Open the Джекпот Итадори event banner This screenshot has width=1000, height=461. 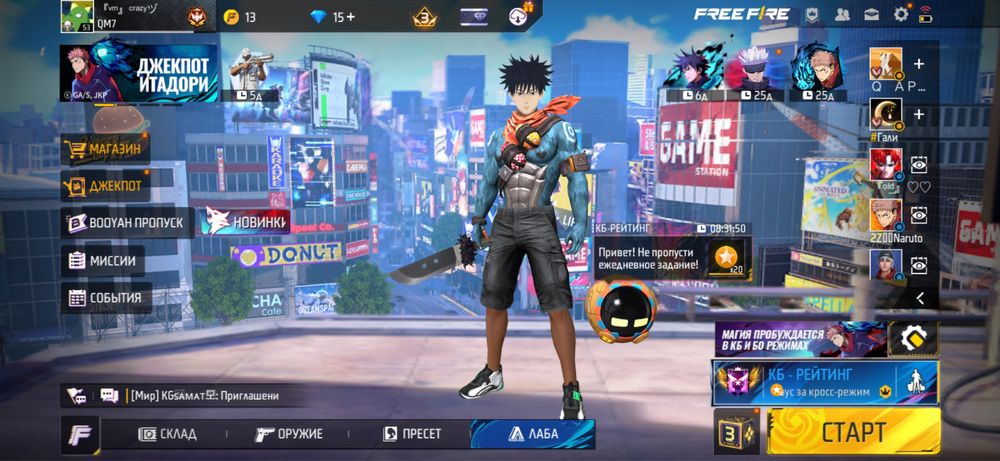click(139, 73)
